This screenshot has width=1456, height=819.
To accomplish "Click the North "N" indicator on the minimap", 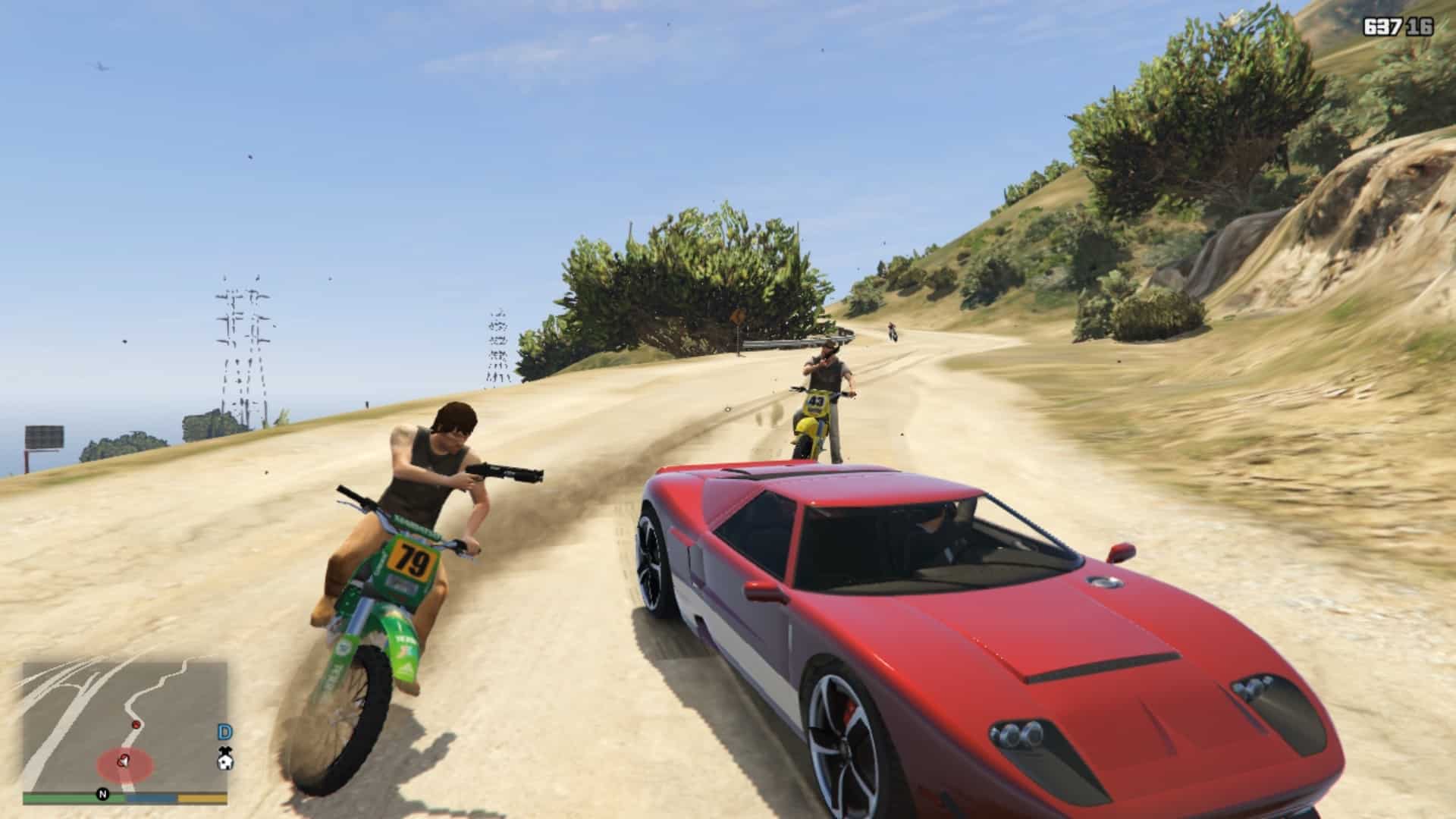I will tap(102, 795).
